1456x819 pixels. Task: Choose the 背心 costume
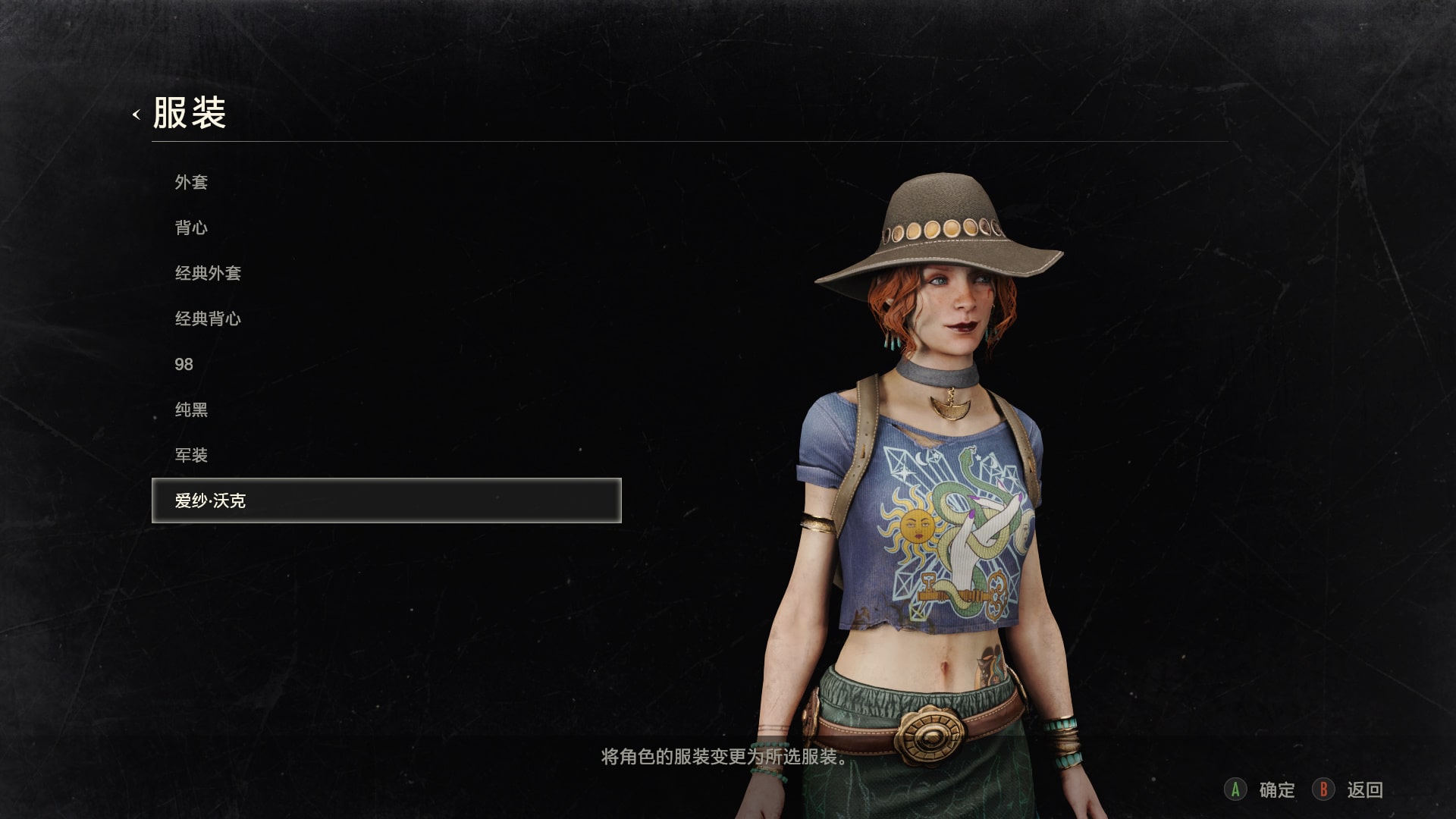tap(191, 227)
